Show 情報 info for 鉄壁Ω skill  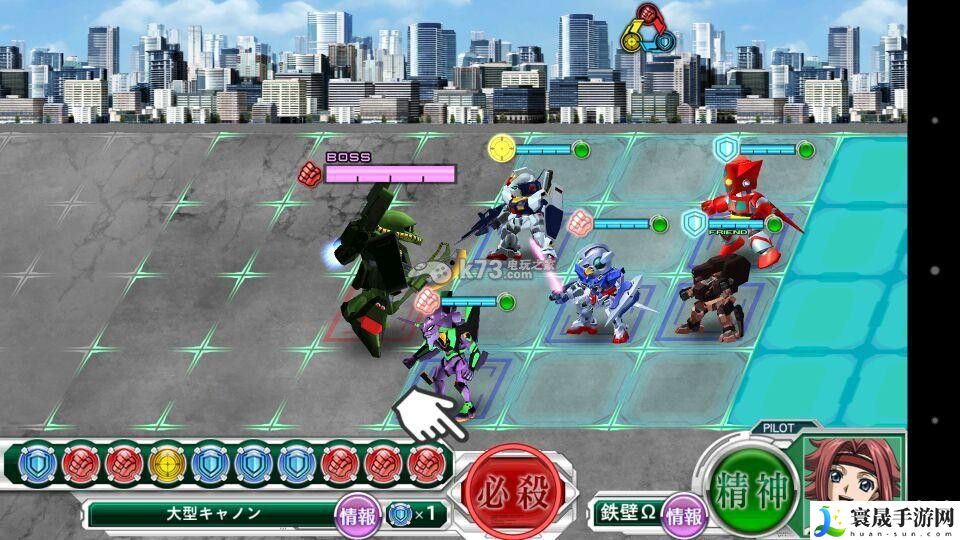pos(685,515)
